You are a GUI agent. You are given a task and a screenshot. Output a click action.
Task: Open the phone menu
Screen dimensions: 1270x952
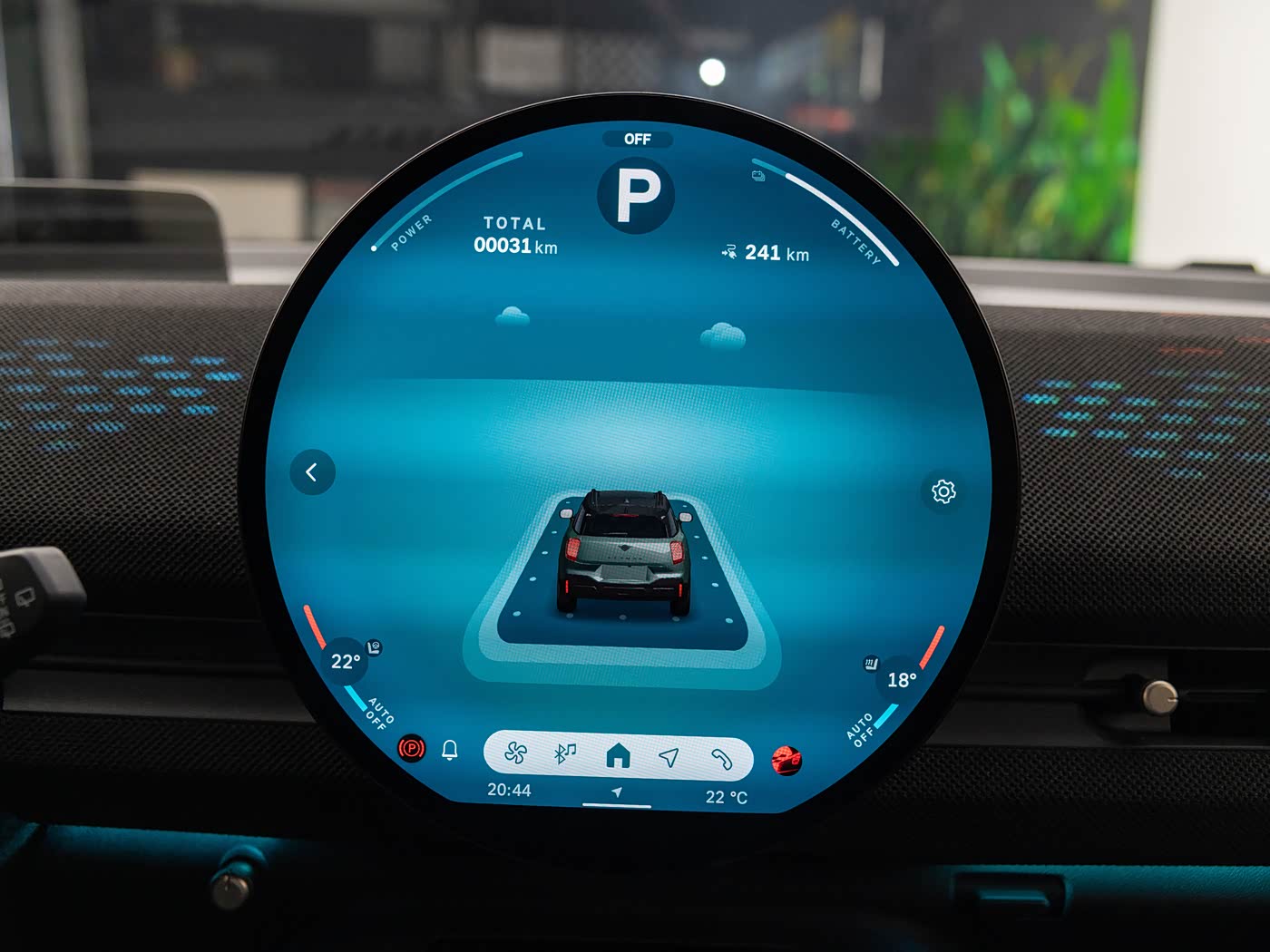(x=721, y=758)
